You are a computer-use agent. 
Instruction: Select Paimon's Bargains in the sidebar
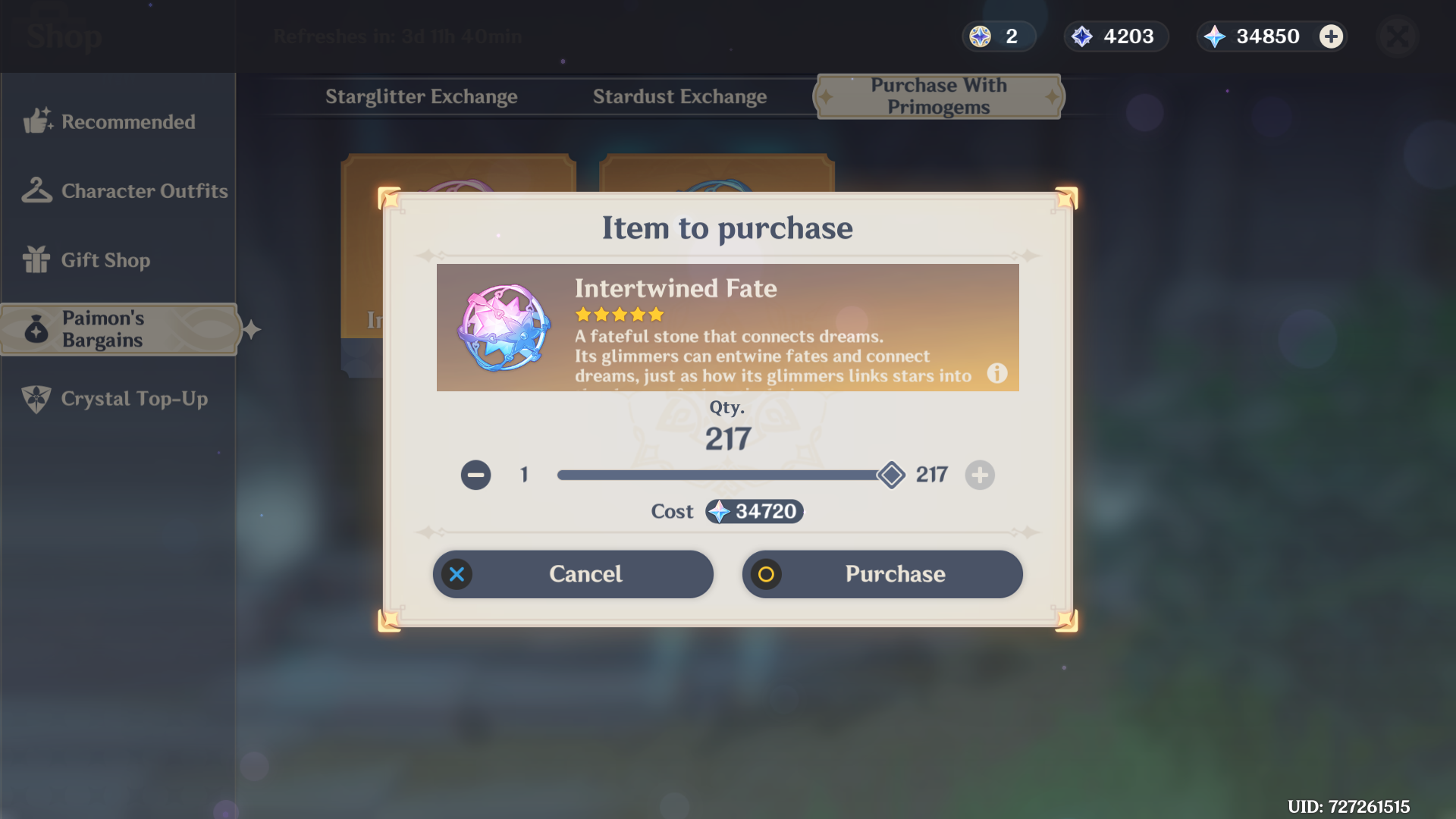[118, 329]
